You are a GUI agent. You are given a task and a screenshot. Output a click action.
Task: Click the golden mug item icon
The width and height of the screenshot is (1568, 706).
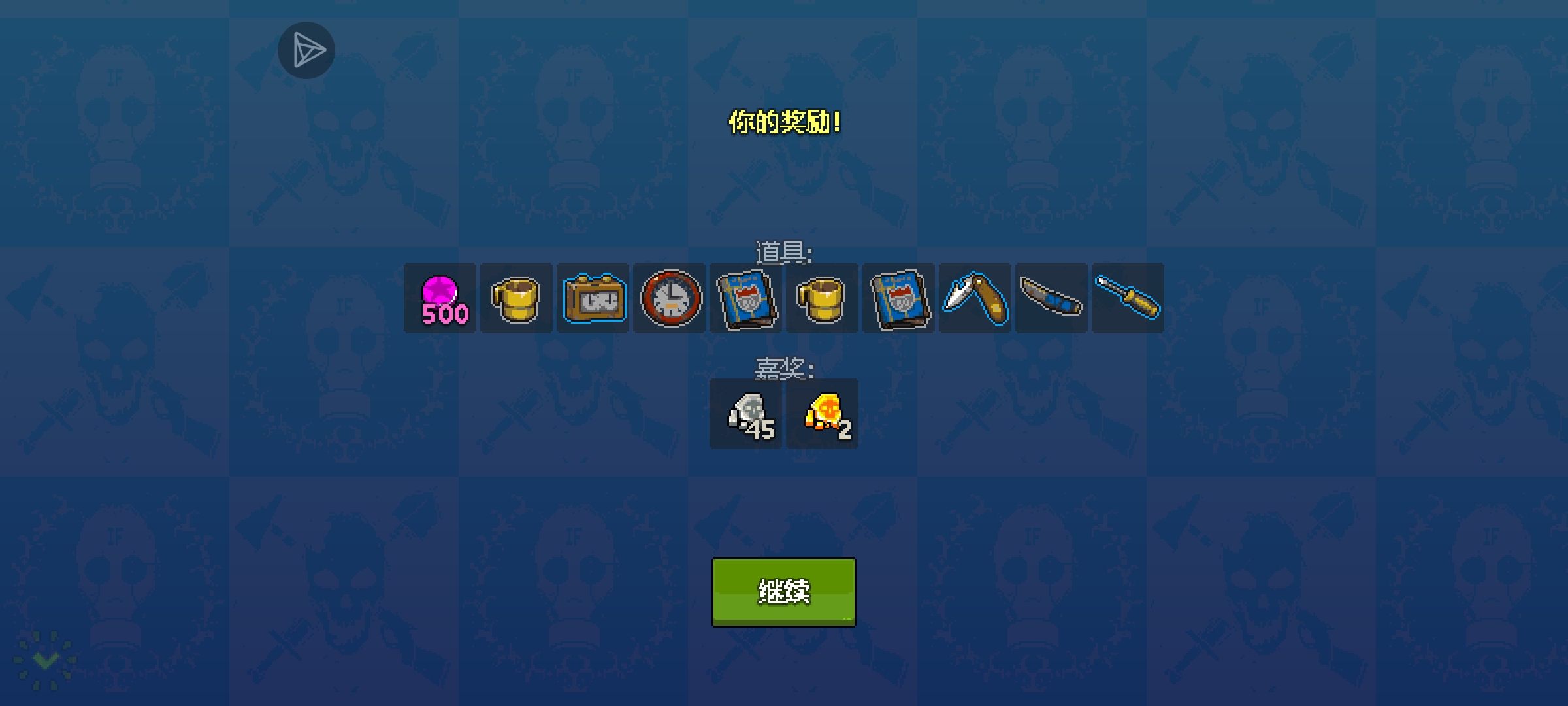coord(516,298)
